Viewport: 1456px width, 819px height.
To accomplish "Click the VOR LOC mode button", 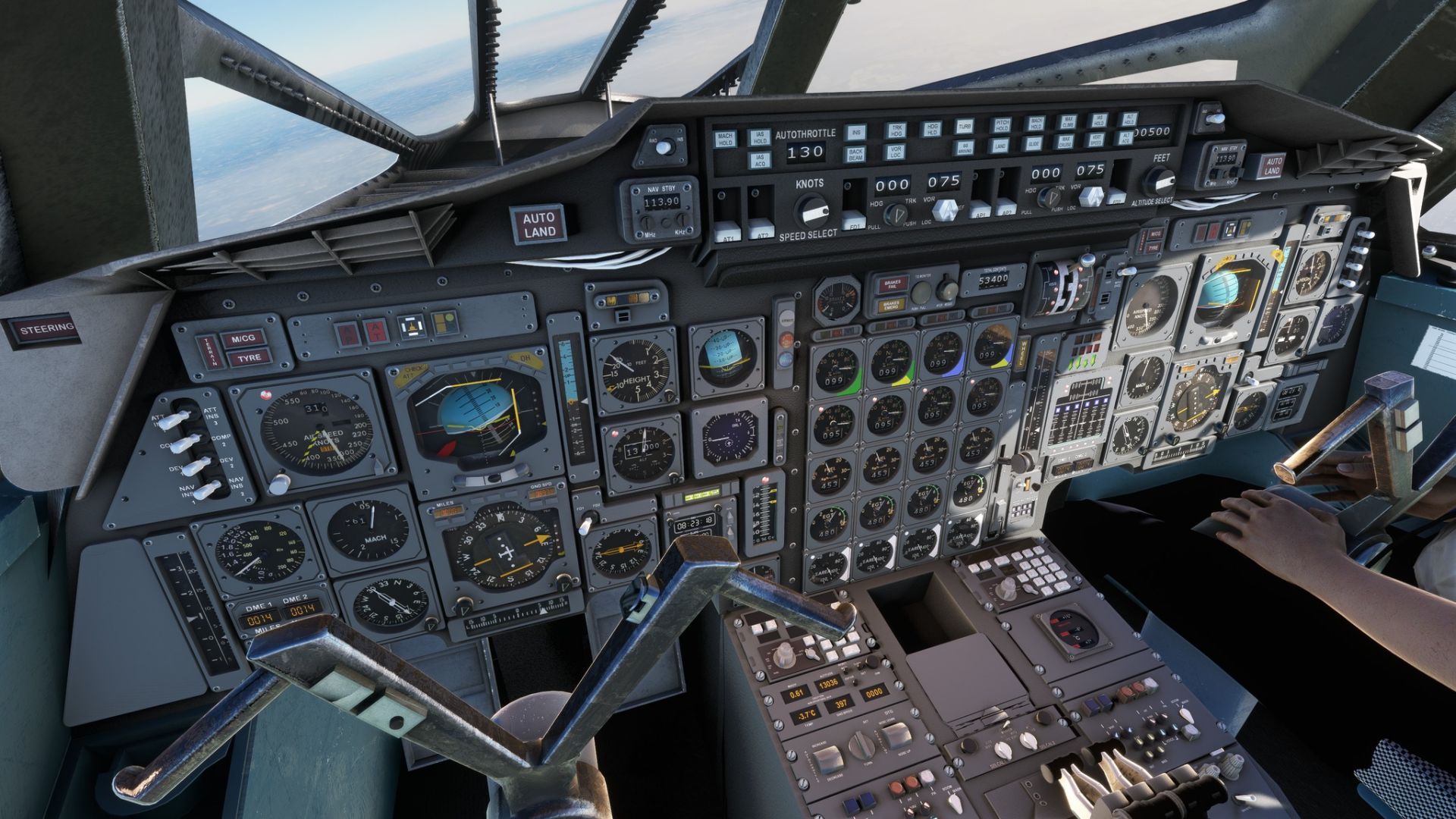I will [896, 151].
